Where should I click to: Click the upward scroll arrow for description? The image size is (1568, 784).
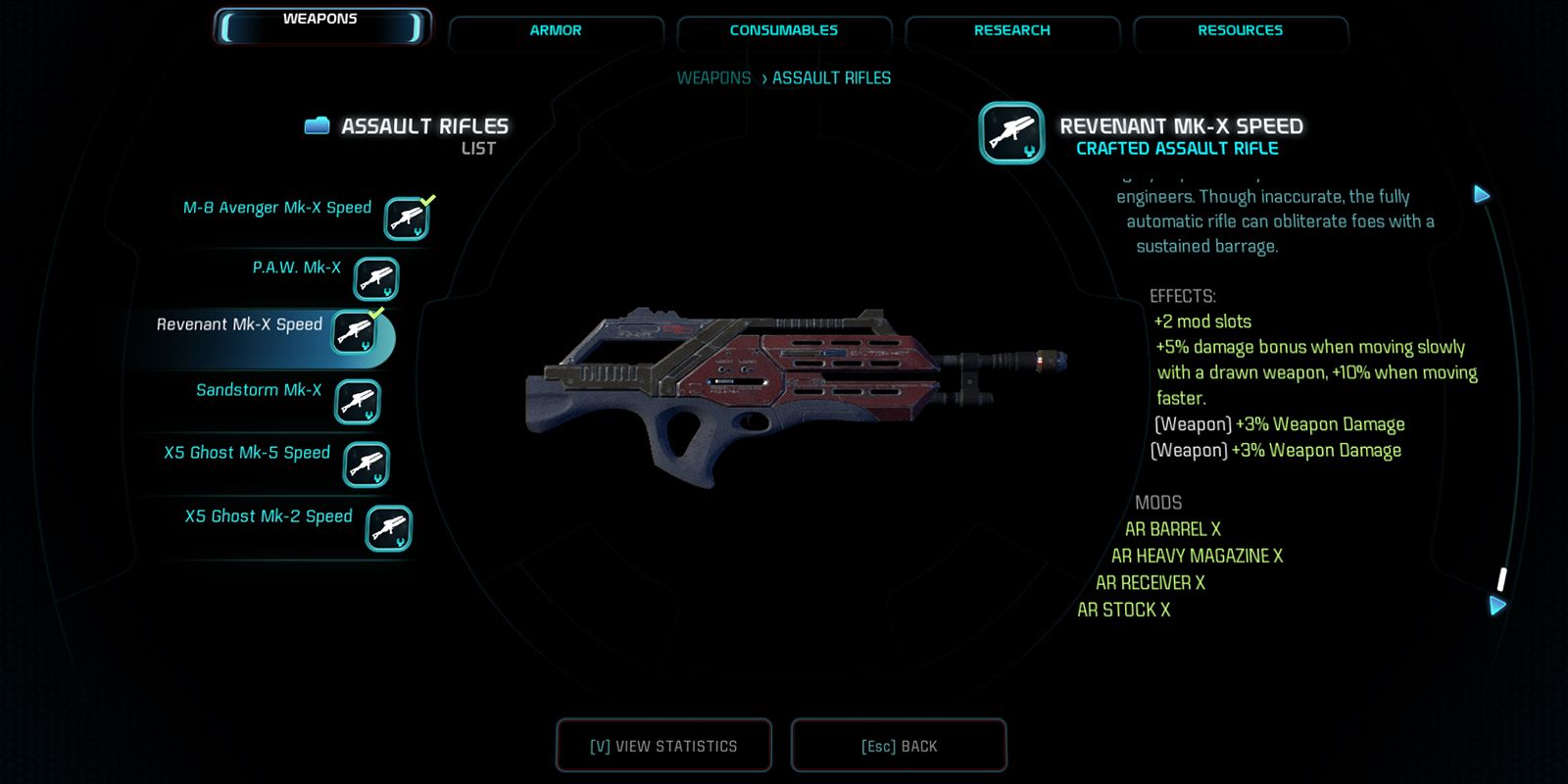1482,194
